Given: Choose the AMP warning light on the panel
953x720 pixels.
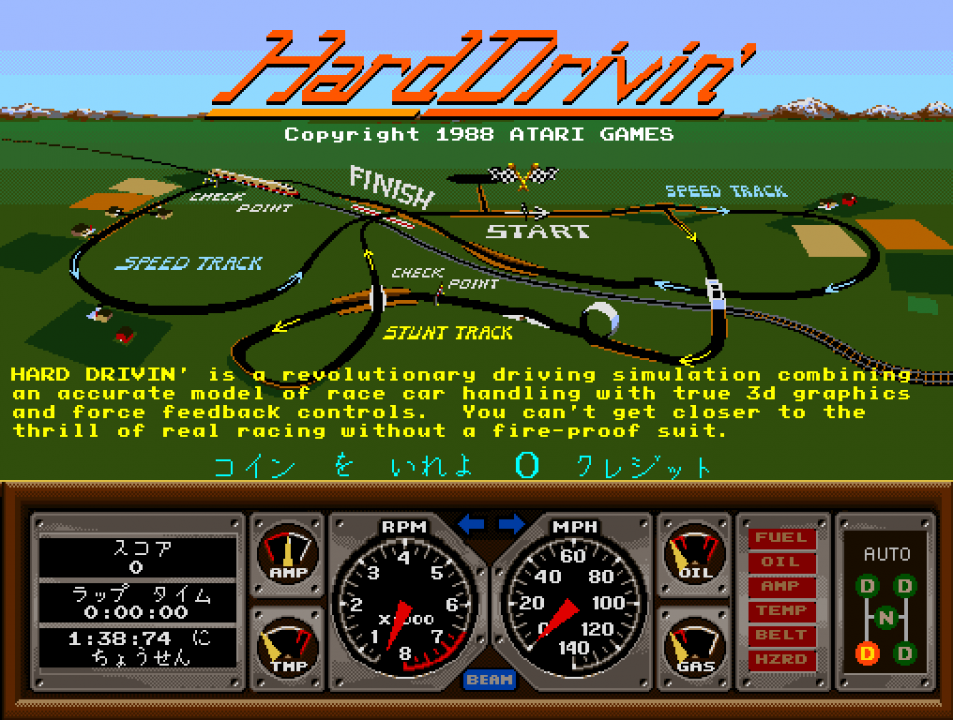Looking at the screenshot, I should [781, 586].
